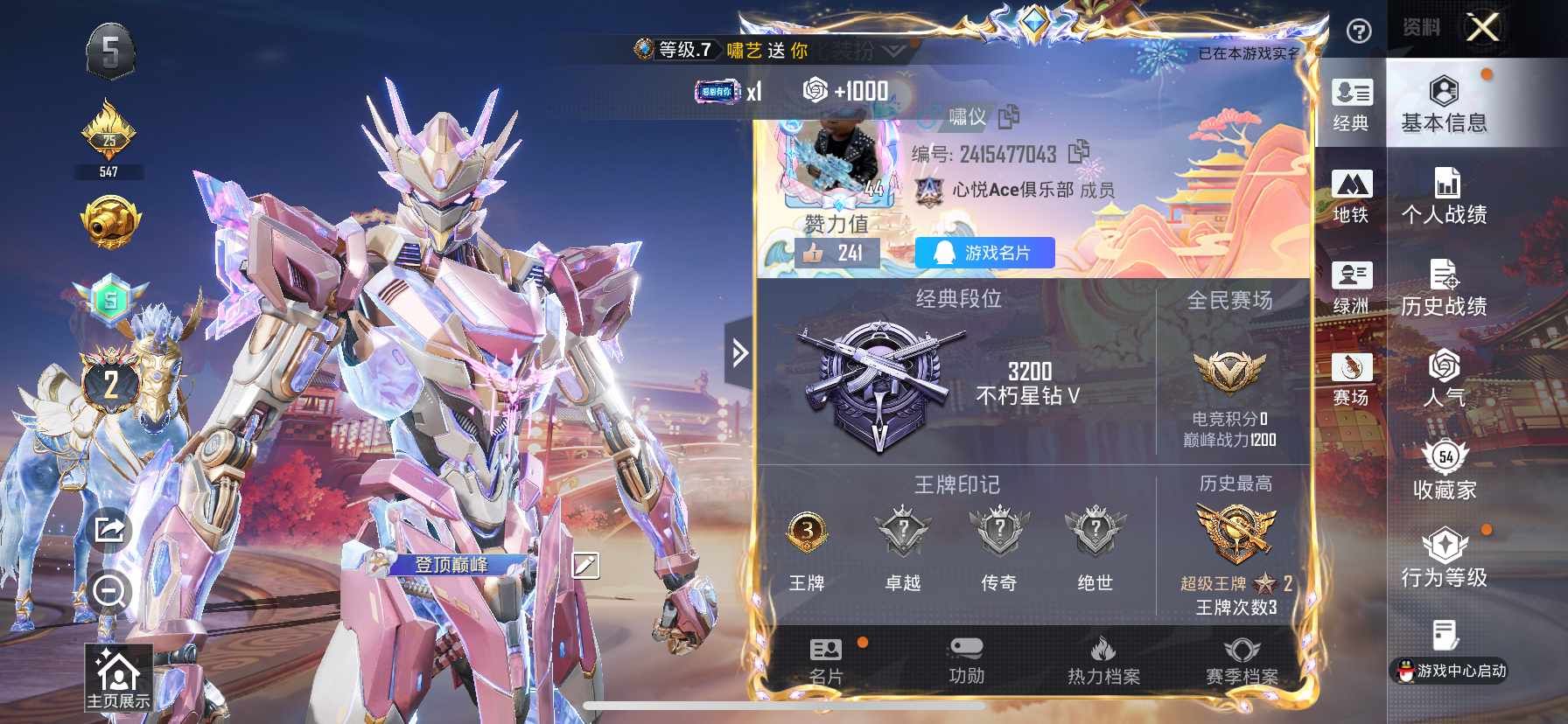Open the 赛季档案 season archive tab
Viewport: 1568px width, 724px height.
pos(1242,661)
